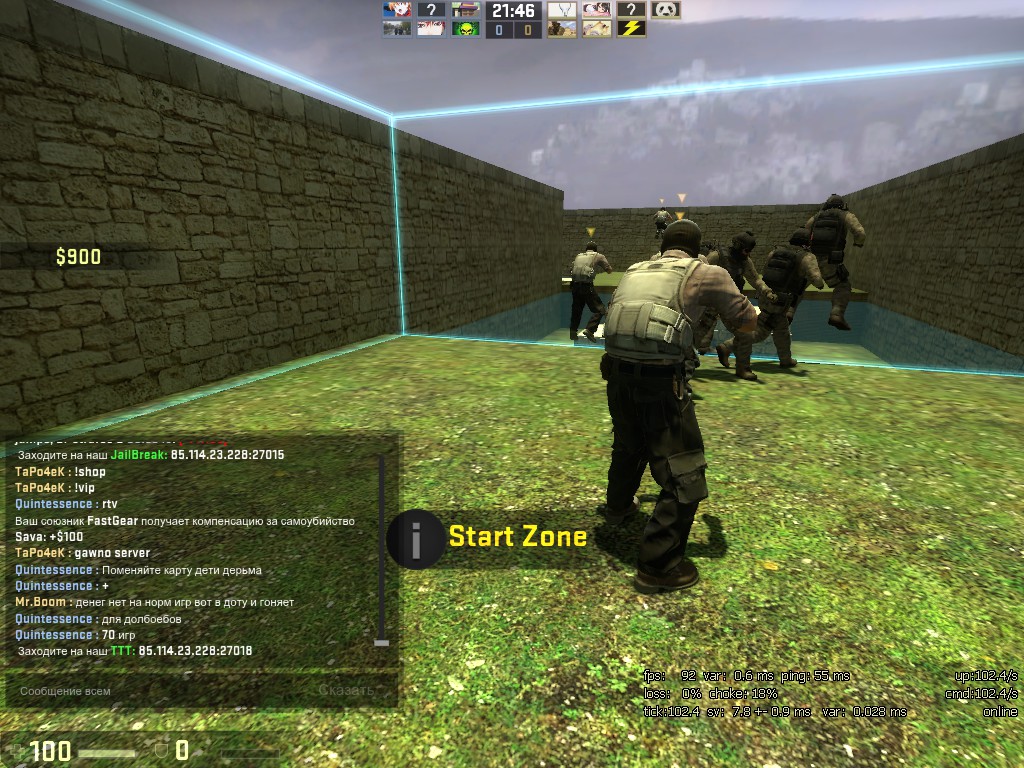This screenshot has width=1024, height=768.
Task: Select the light bulb player avatar
Action: point(563,10)
